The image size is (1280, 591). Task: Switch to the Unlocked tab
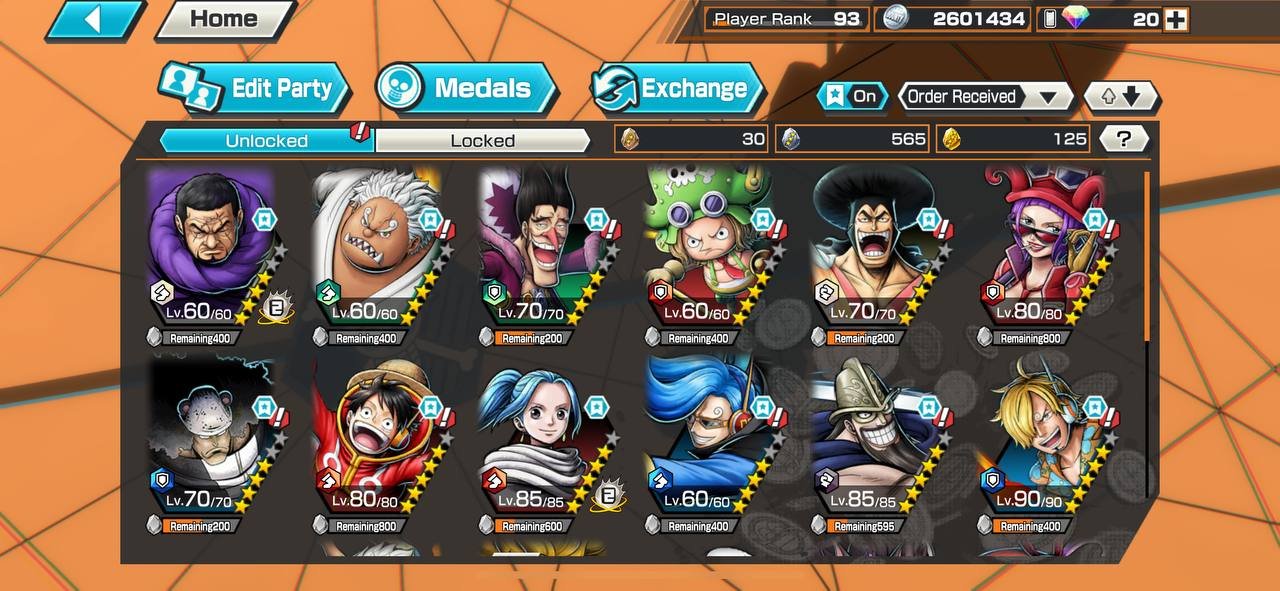266,140
